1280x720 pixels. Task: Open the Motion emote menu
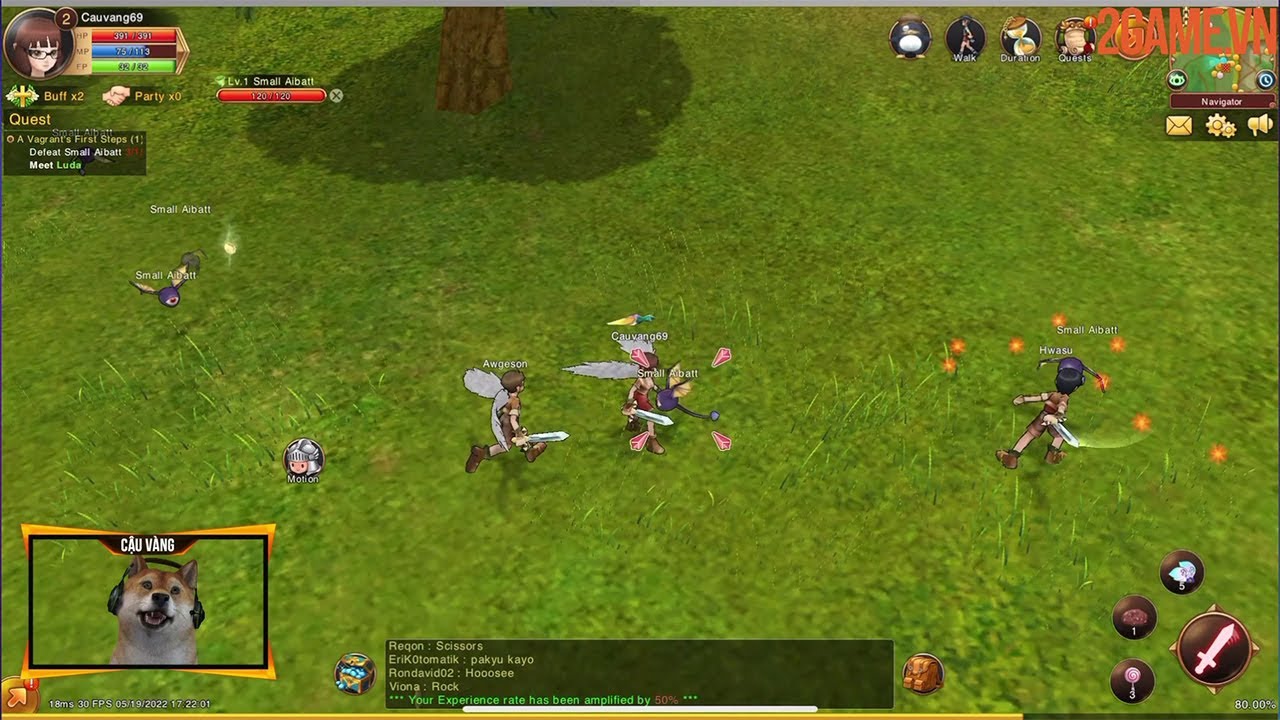[x=303, y=459]
